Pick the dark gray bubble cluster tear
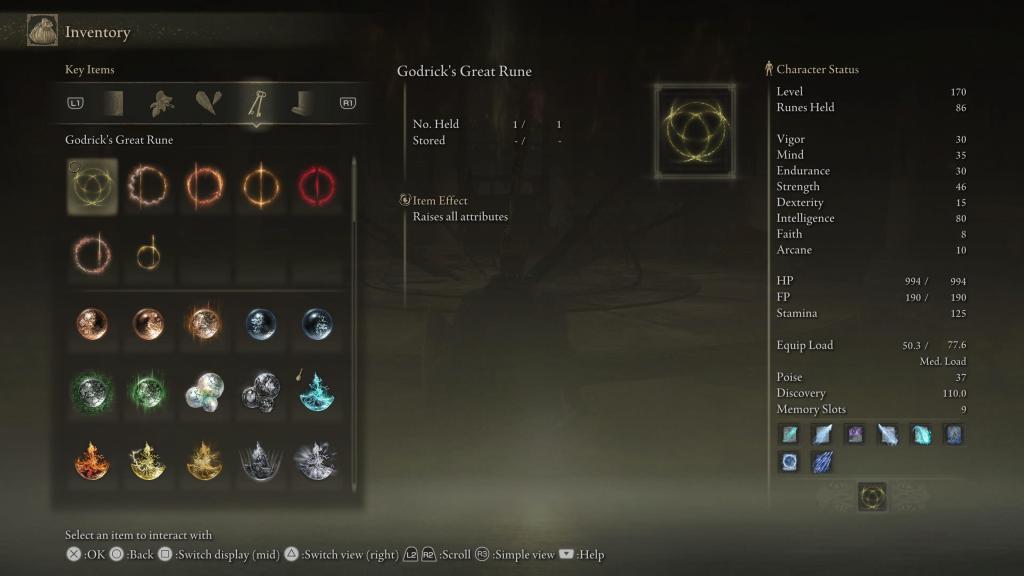 [260, 392]
